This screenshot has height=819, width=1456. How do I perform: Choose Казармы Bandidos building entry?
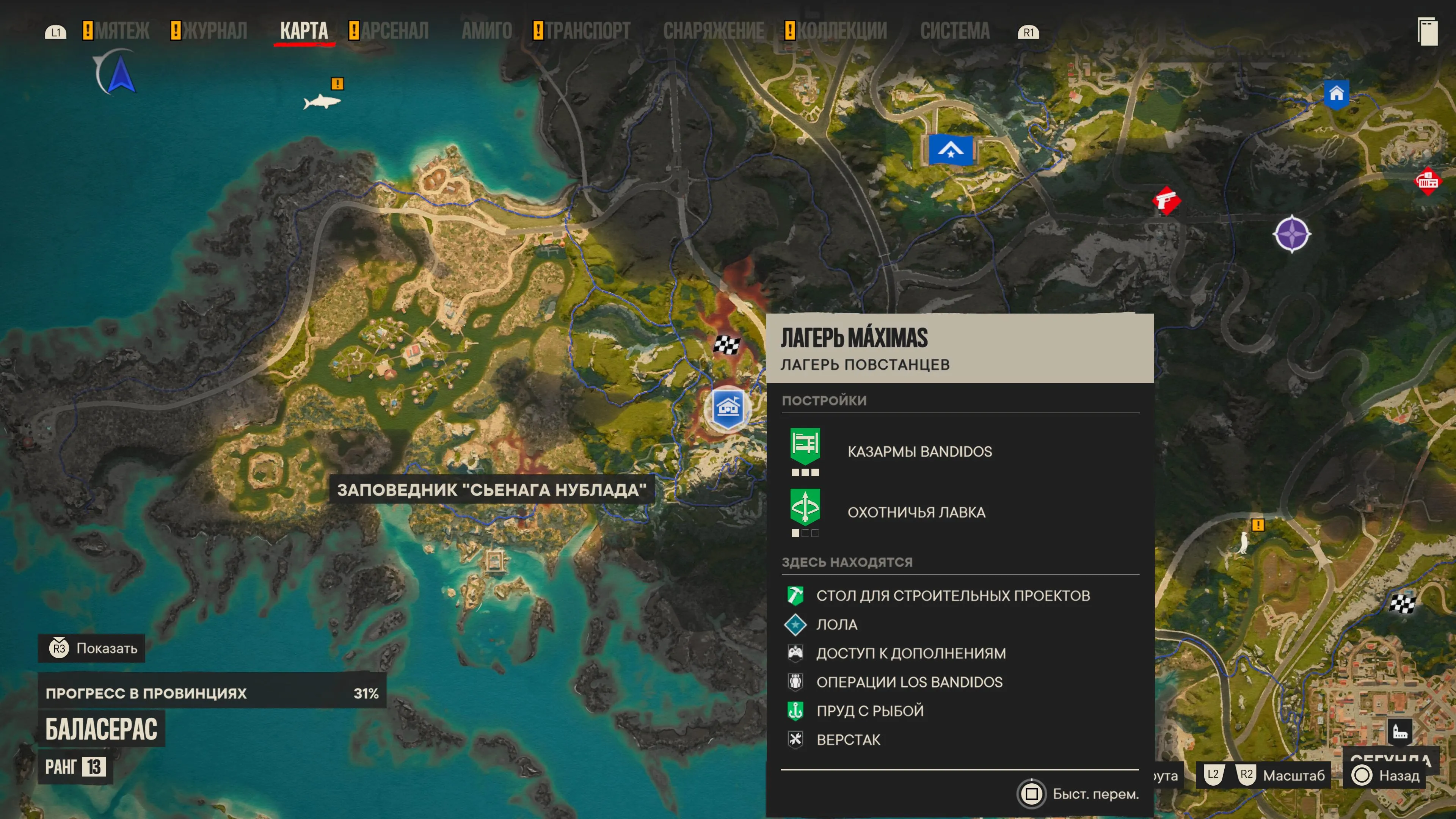(x=919, y=451)
